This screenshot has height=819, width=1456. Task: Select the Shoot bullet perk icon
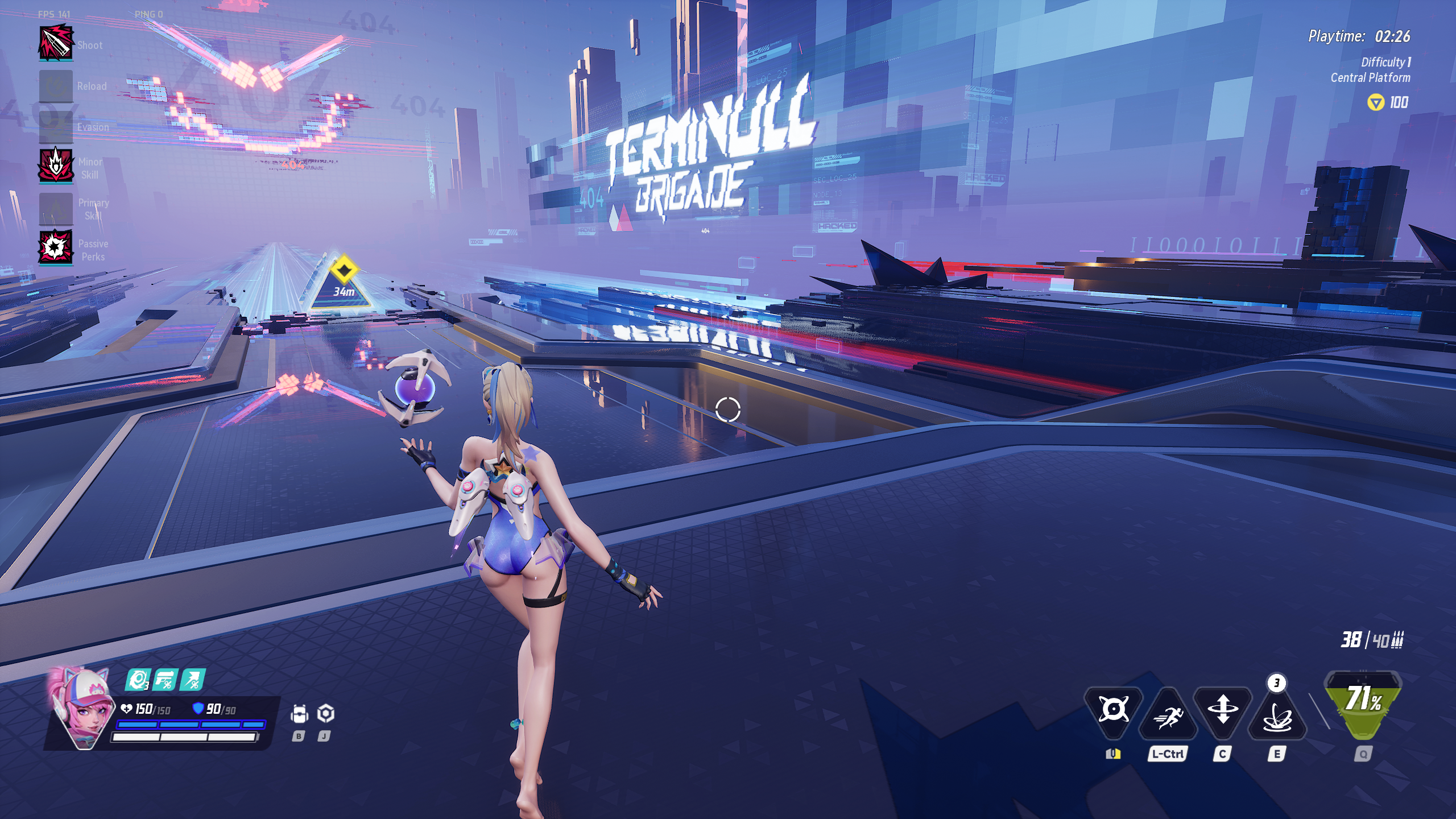pos(56,42)
